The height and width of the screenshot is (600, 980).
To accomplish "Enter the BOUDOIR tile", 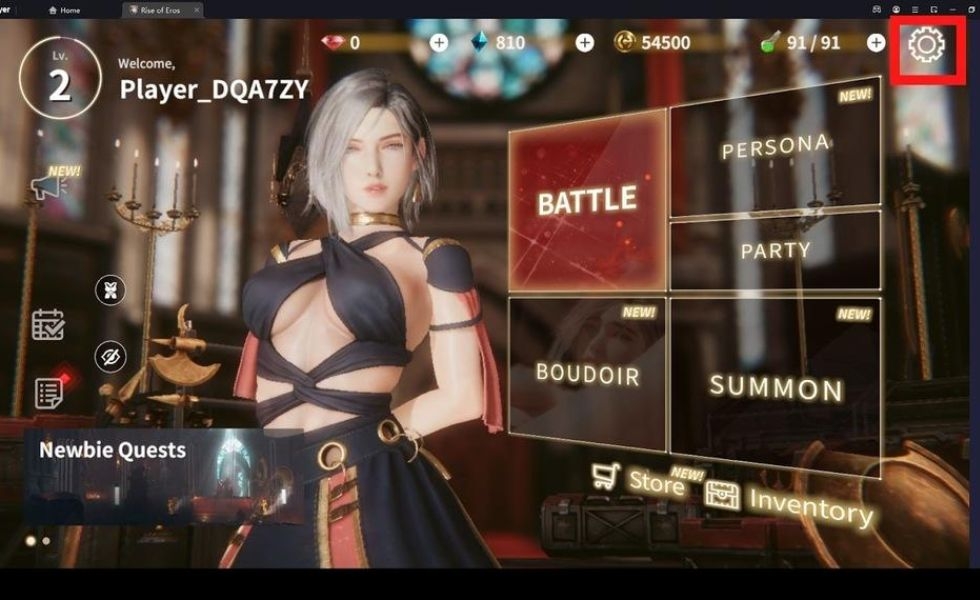I will pos(587,373).
